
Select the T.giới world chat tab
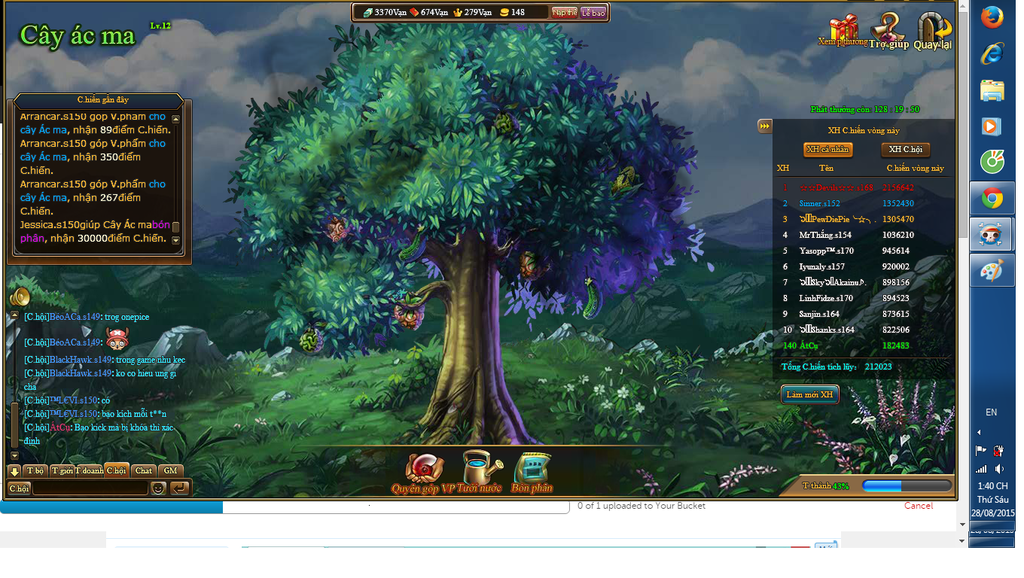tap(63, 470)
